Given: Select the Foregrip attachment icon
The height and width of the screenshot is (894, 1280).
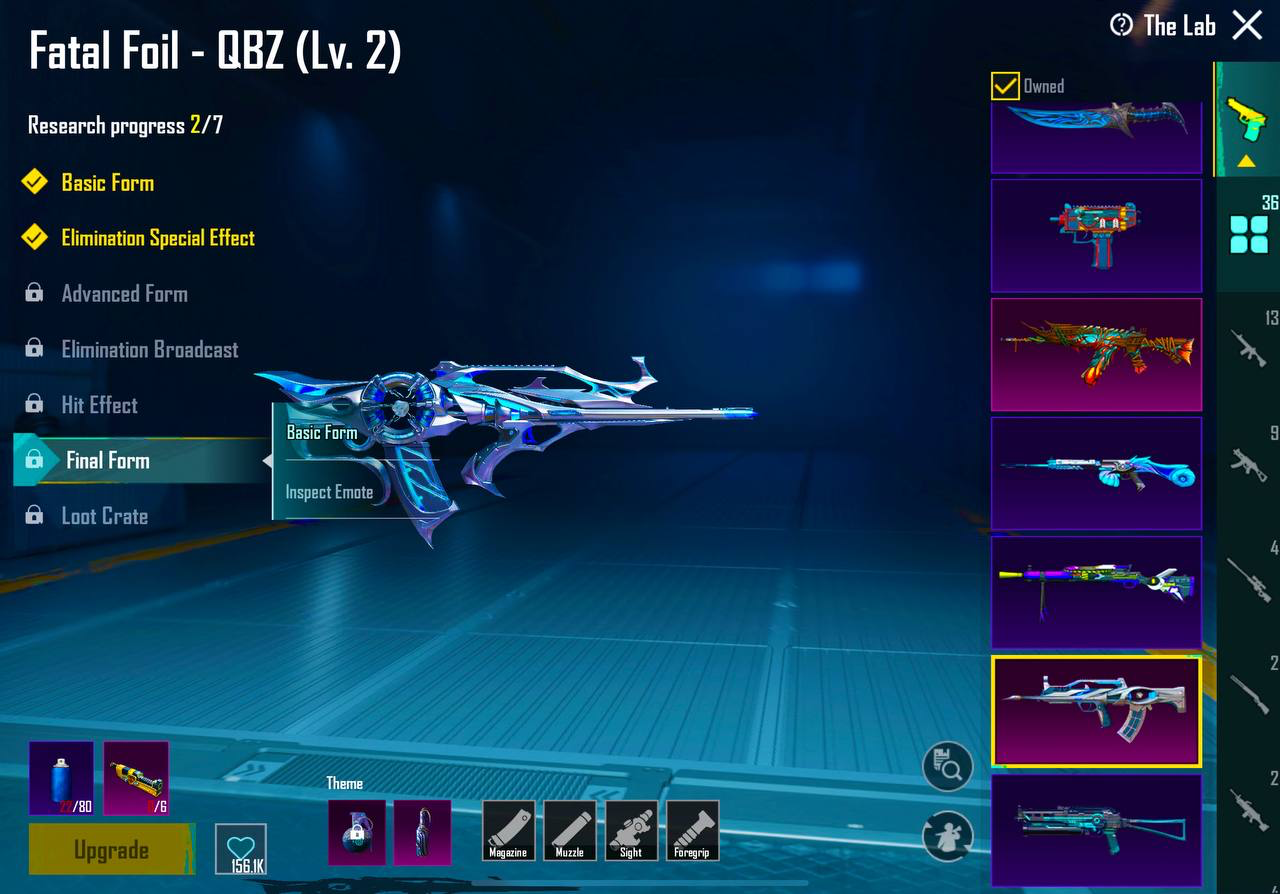Looking at the screenshot, I should pyautogui.click(x=692, y=831).
